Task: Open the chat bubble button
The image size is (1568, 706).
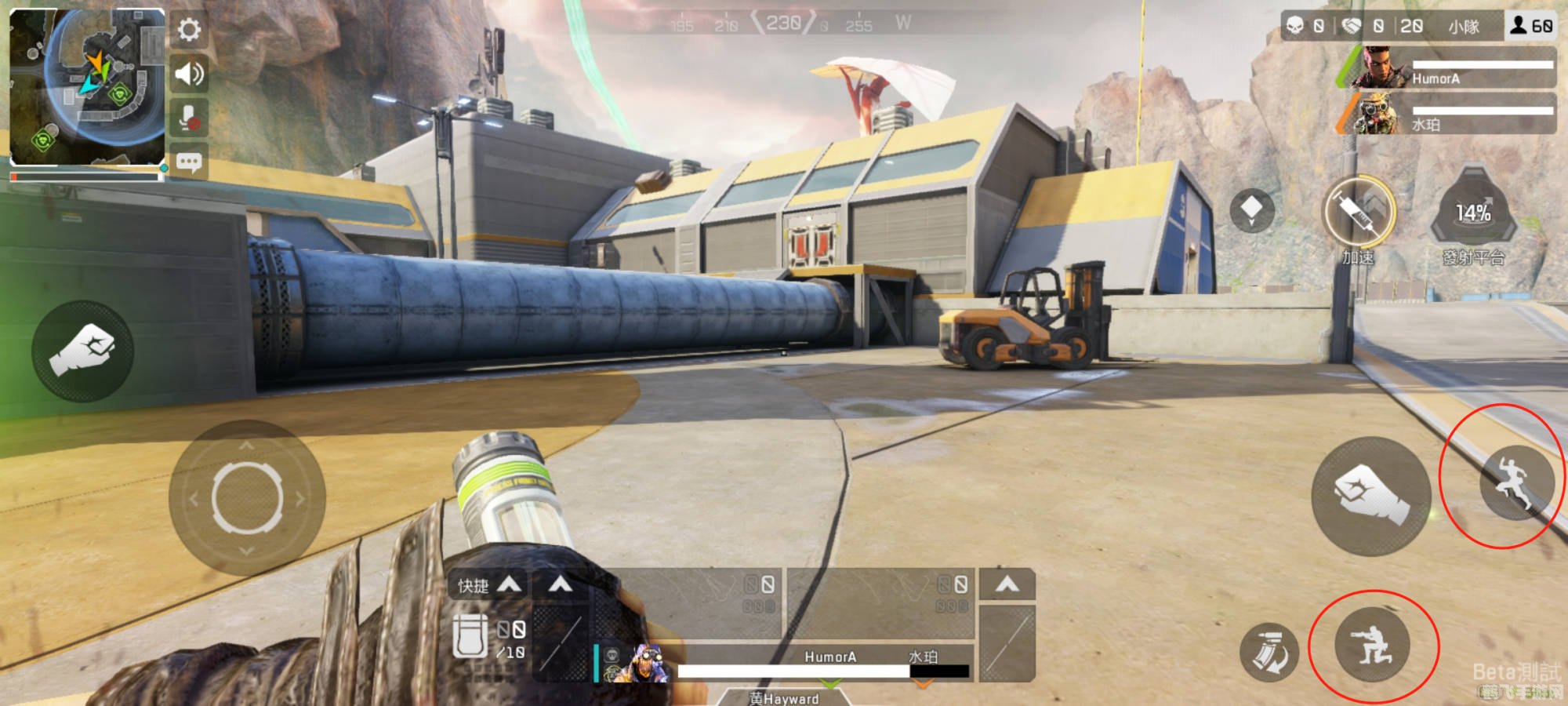Action: coord(189,162)
